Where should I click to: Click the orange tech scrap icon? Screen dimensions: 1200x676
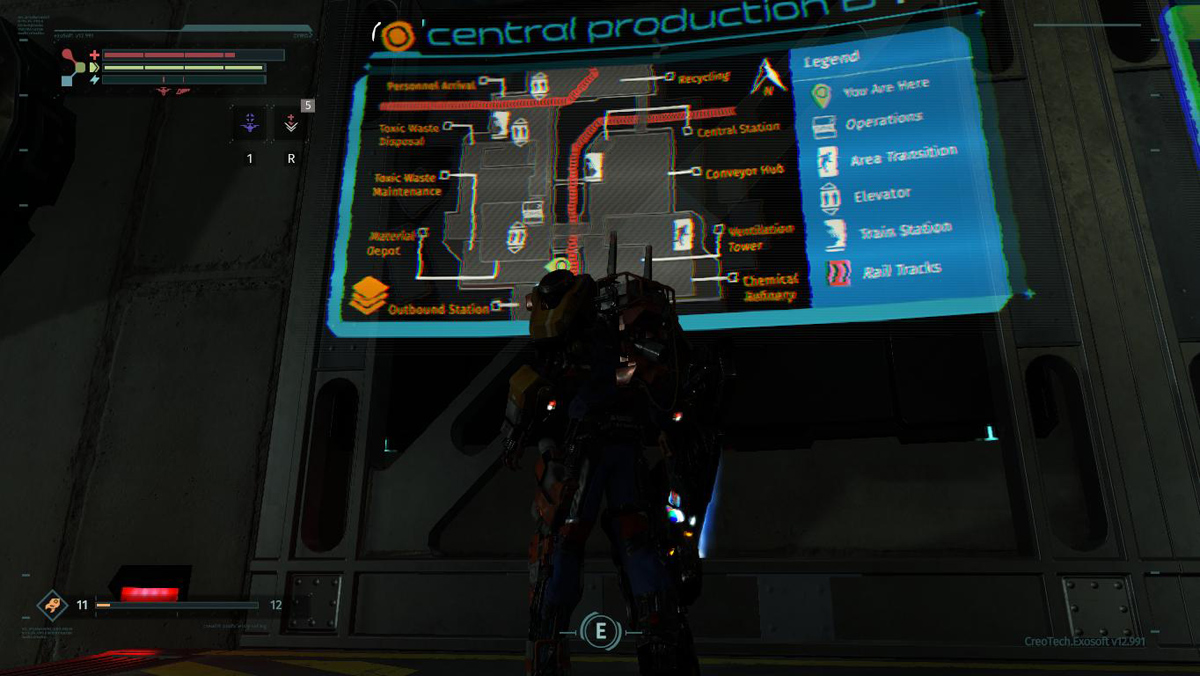tap(52, 605)
